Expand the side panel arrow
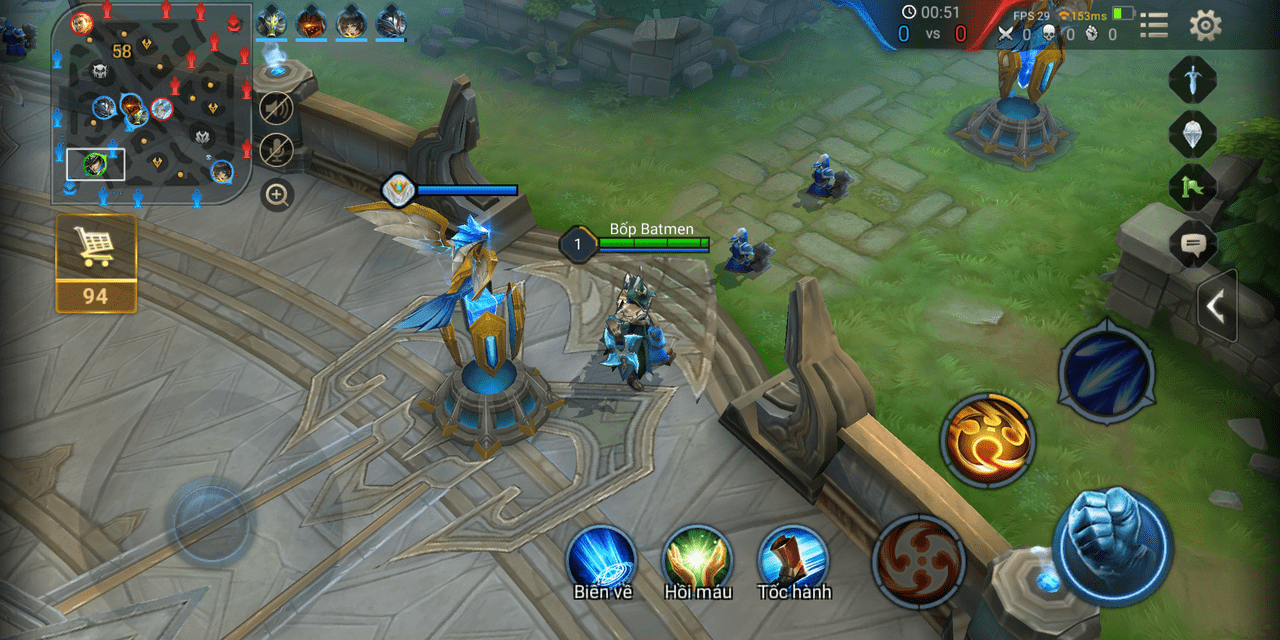 [1217, 307]
